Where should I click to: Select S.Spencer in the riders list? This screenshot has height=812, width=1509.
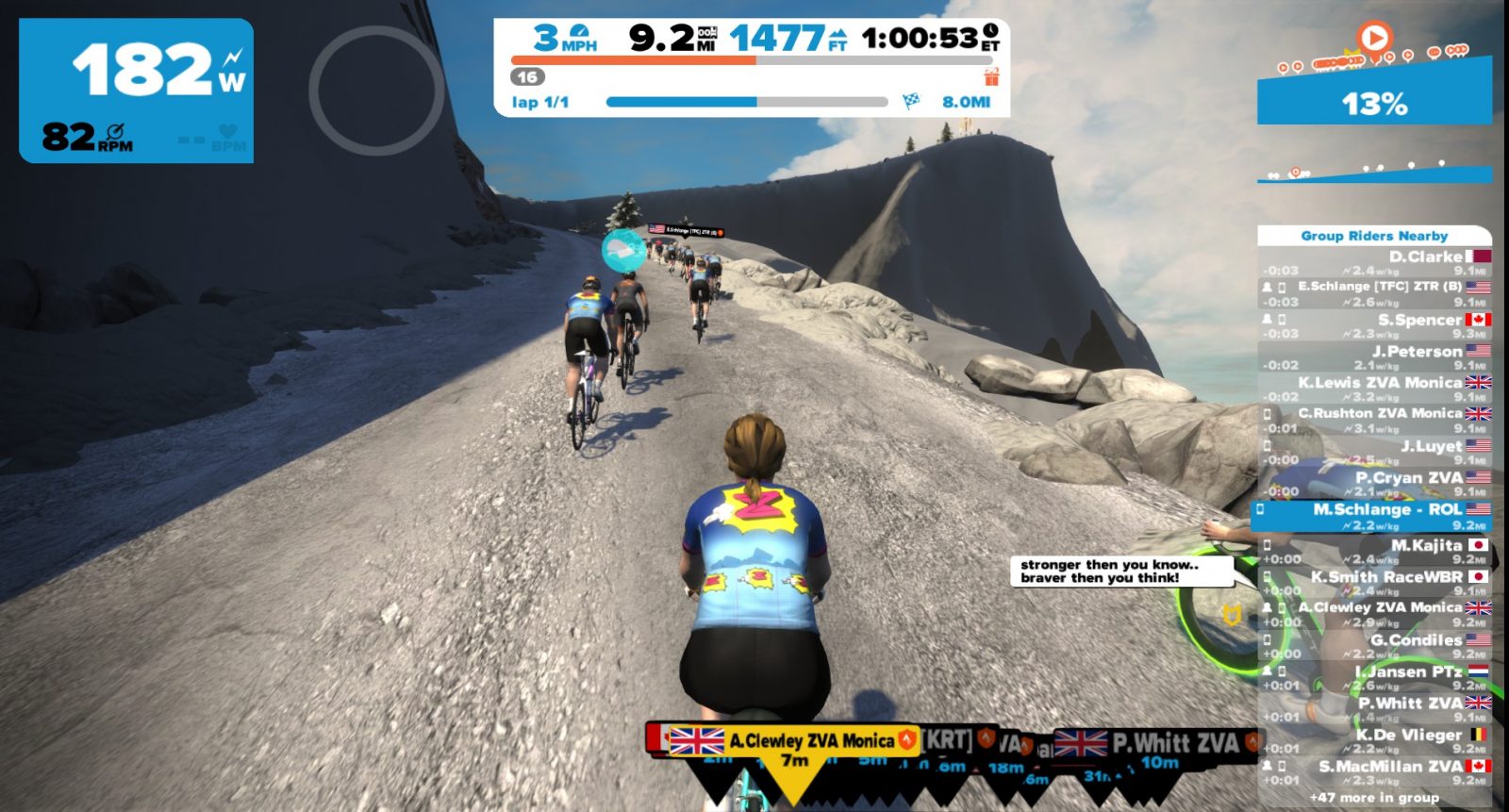[1375, 325]
